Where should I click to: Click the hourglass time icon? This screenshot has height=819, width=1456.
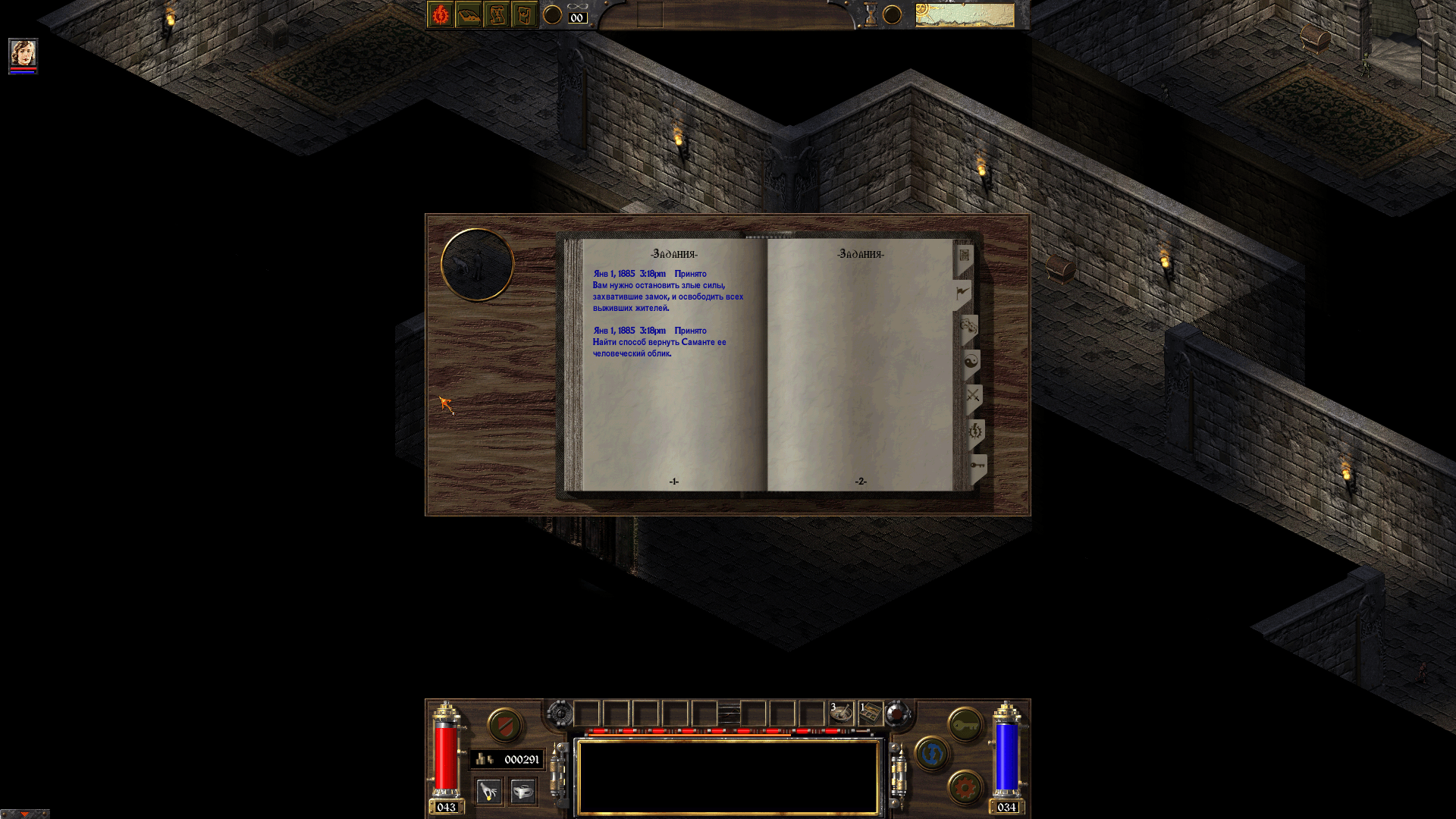point(872,13)
